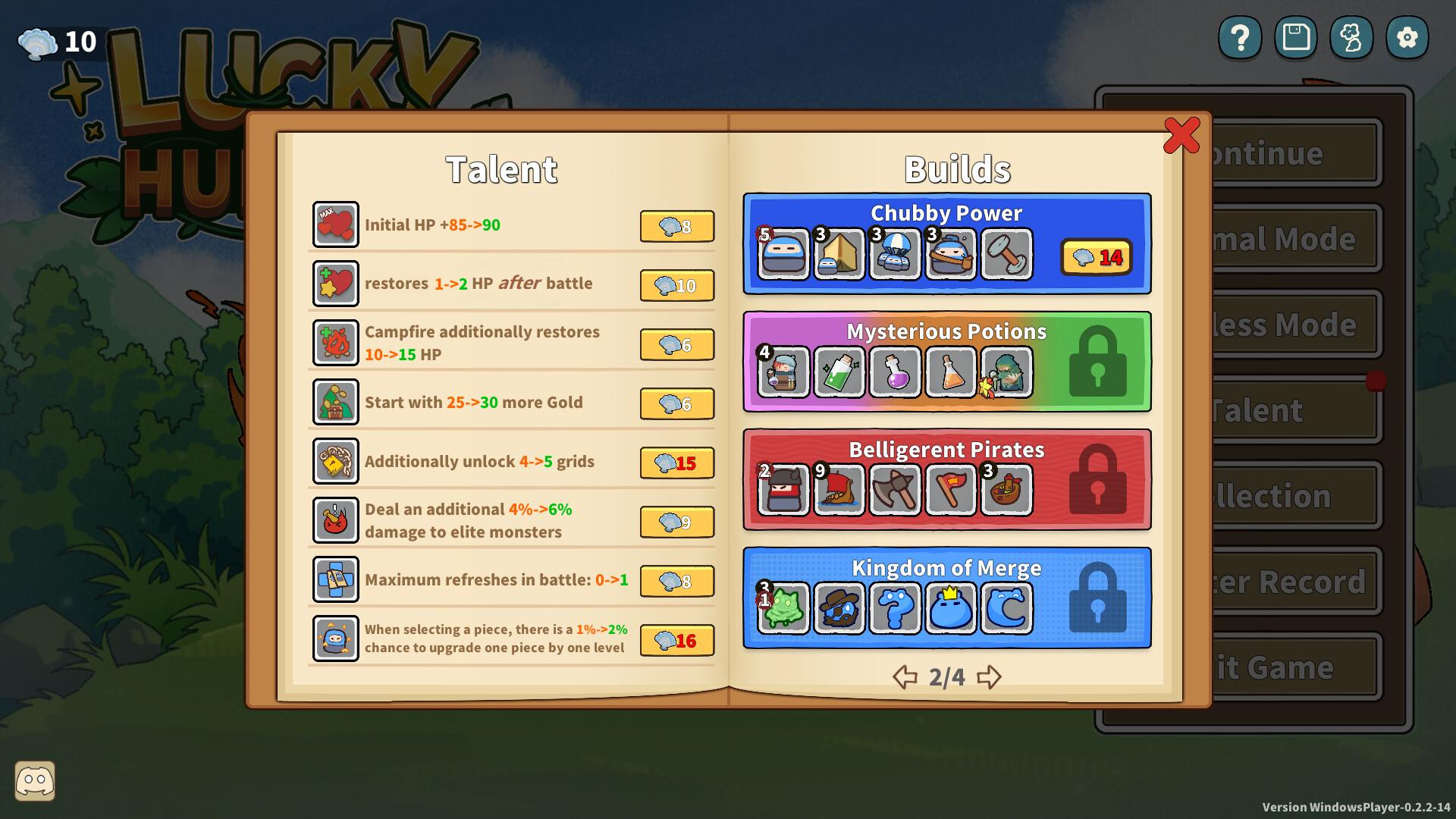Select the piece upgrade chance ninja icon
This screenshot has width=1456, height=819.
click(335, 639)
